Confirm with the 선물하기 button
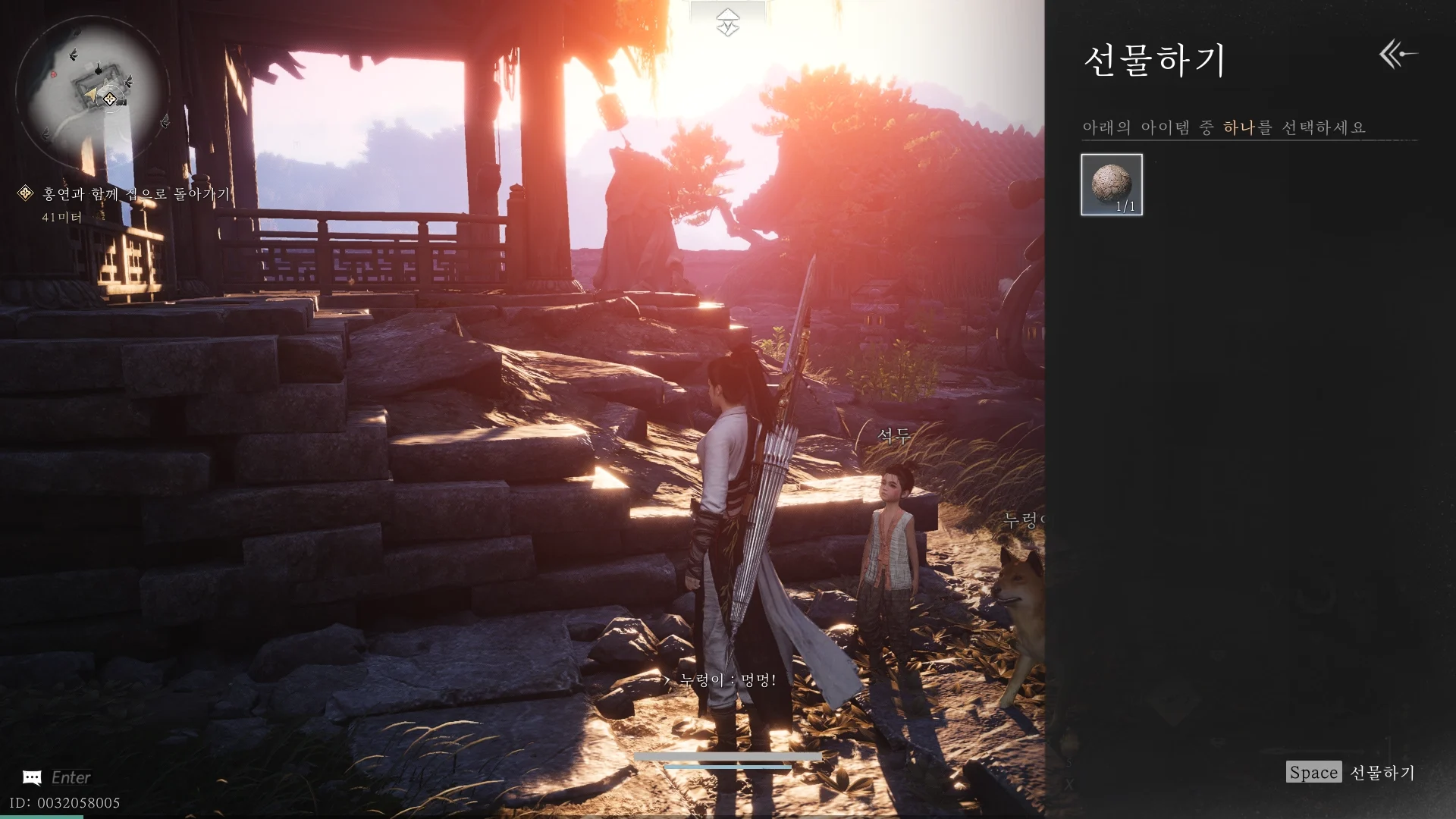The height and width of the screenshot is (819, 1456). click(1351, 772)
